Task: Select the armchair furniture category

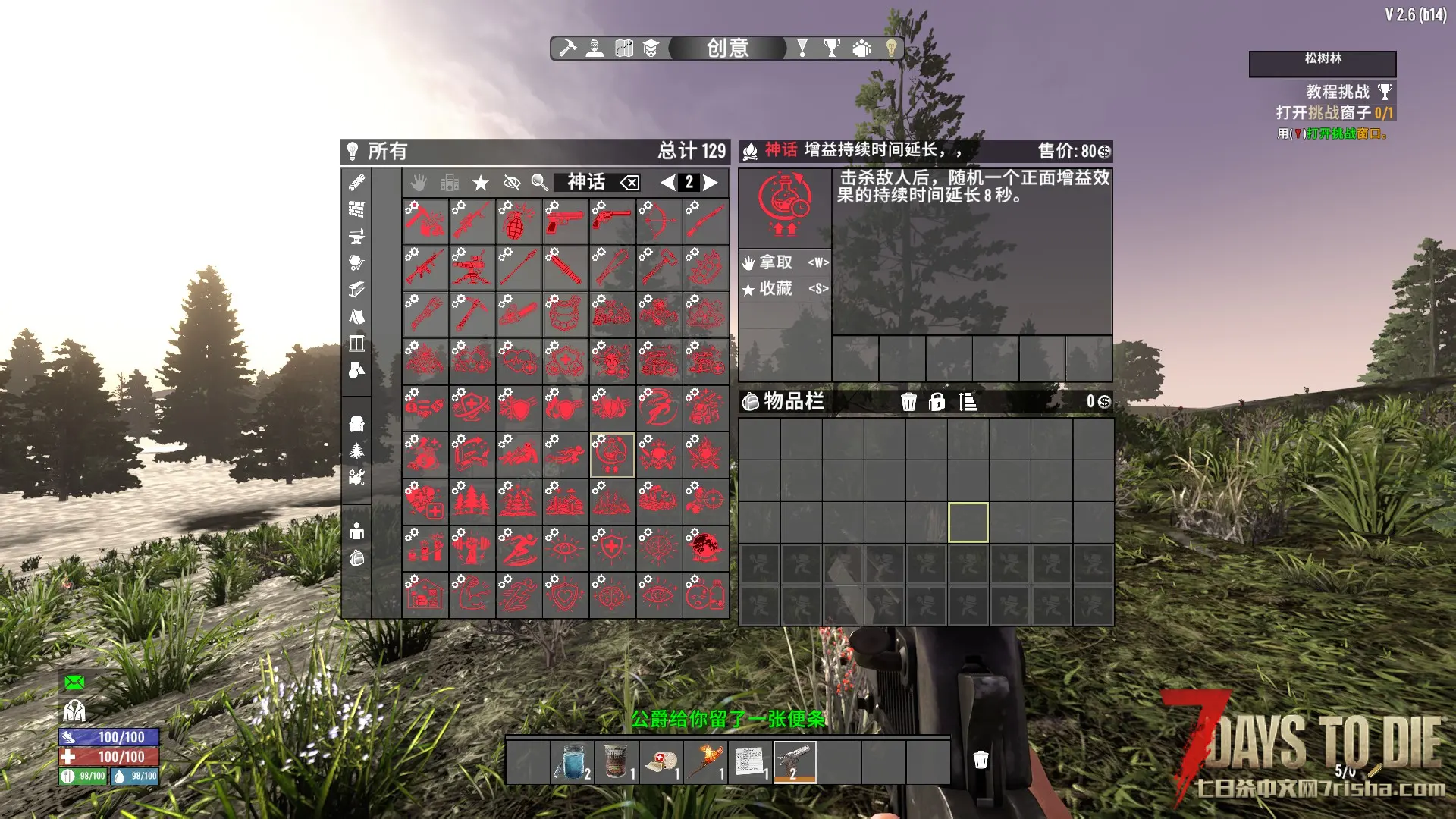Action: [x=356, y=423]
